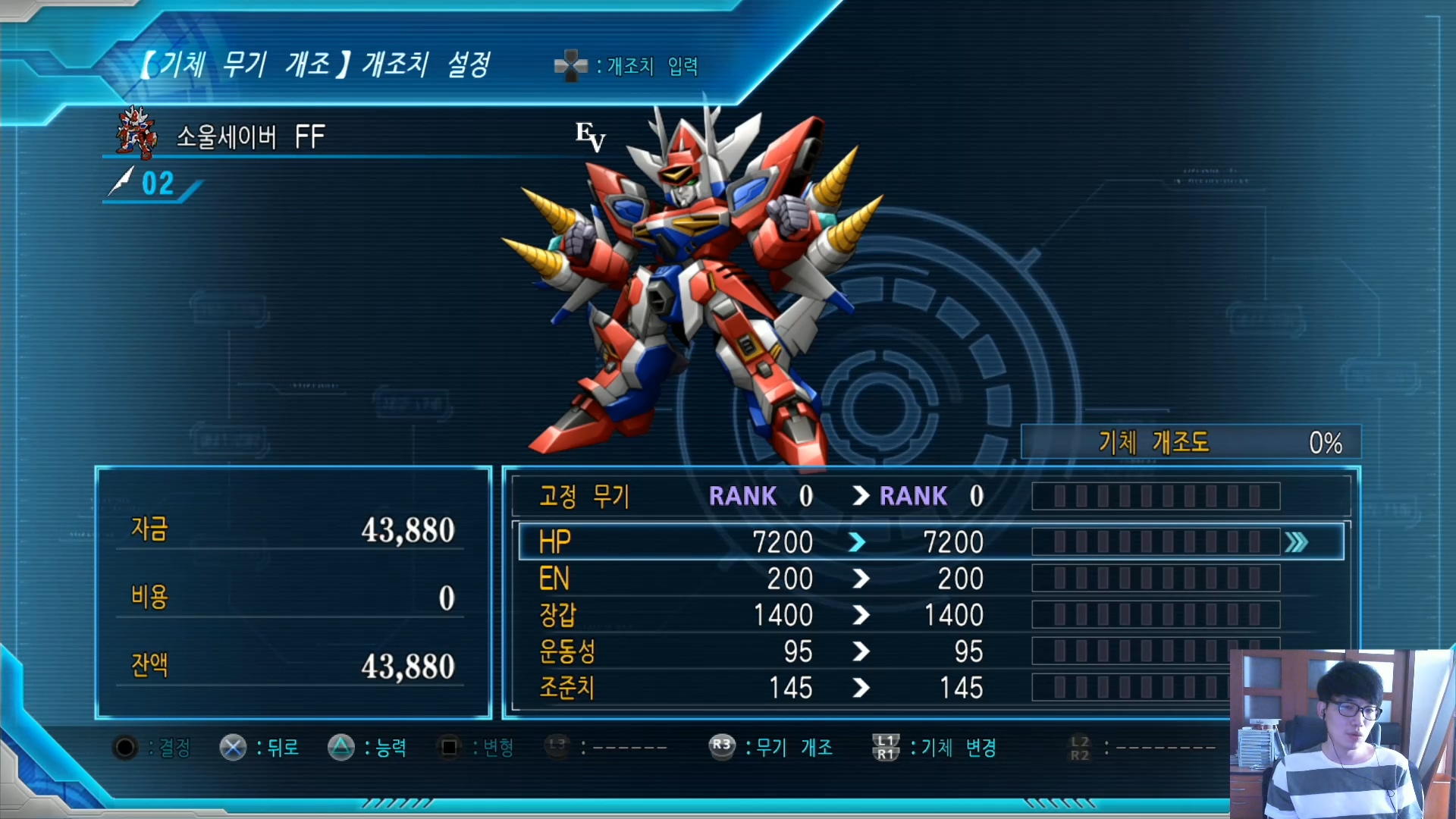This screenshot has width=1456, height=819.
Task: Click the streamer webcam overlay
Action: tap(1342, 733)
